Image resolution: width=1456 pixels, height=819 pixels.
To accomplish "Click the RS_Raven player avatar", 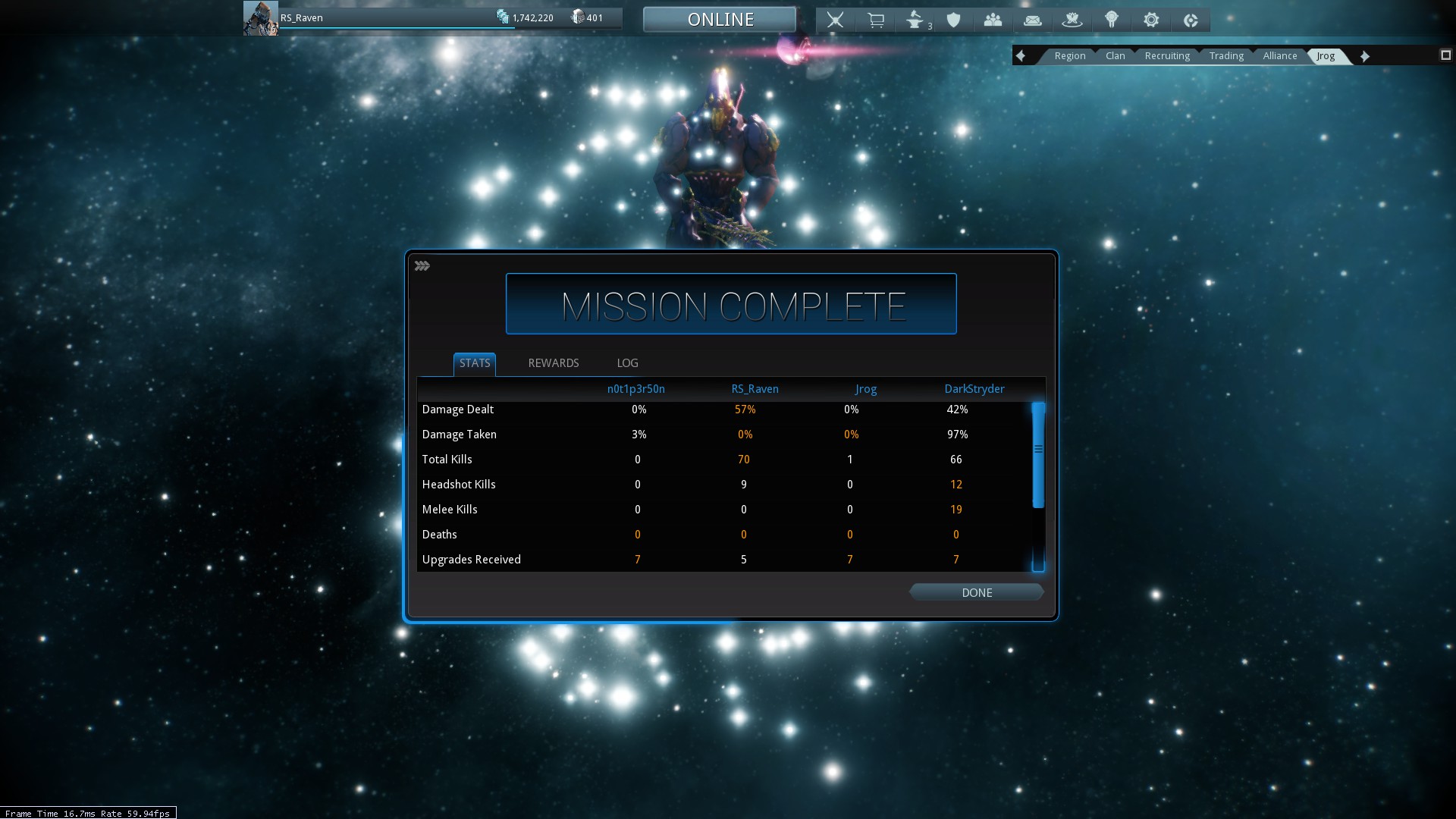I will coord(260,18).
